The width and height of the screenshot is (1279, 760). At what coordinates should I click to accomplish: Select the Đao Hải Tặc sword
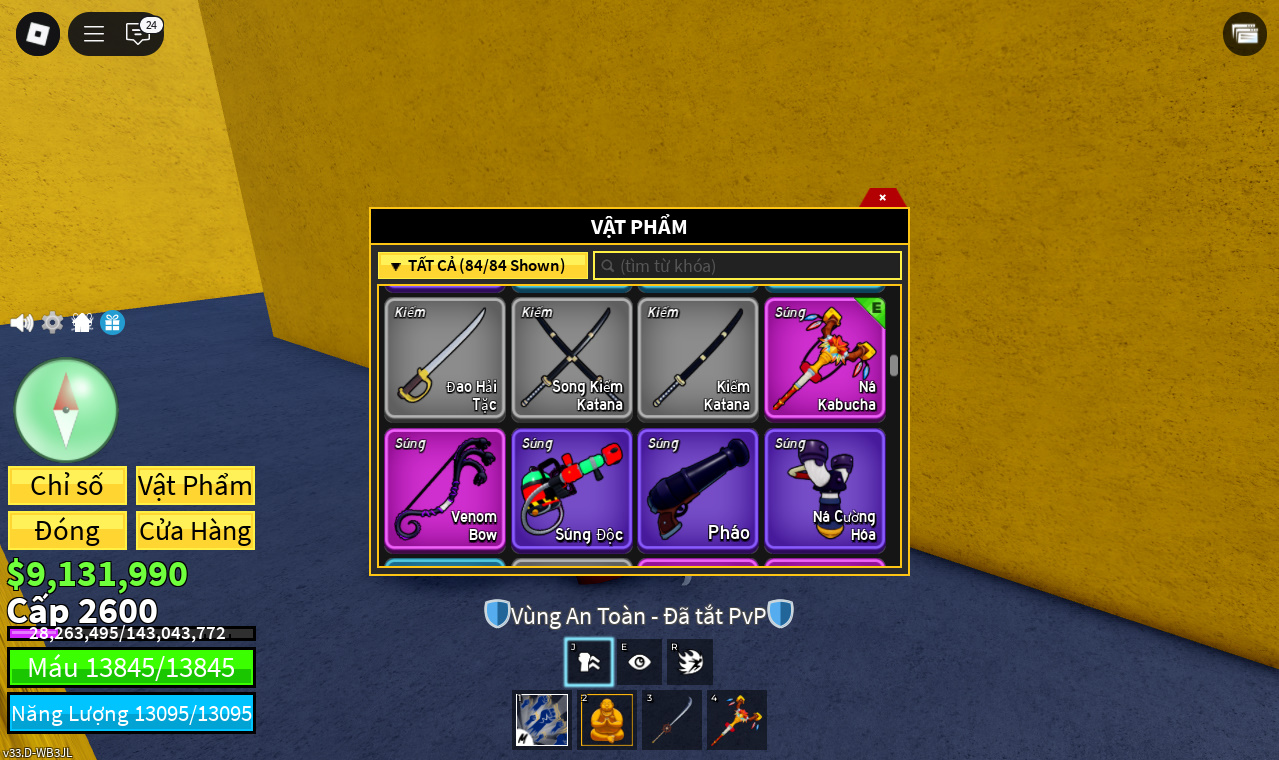click(445, 358)
